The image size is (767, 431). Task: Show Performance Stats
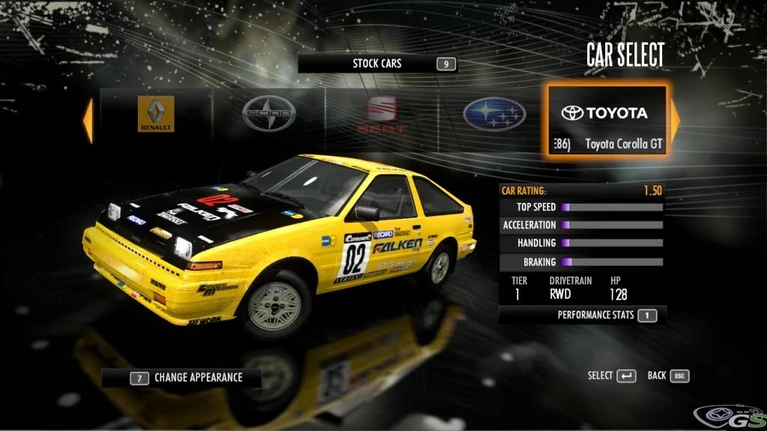582,315
